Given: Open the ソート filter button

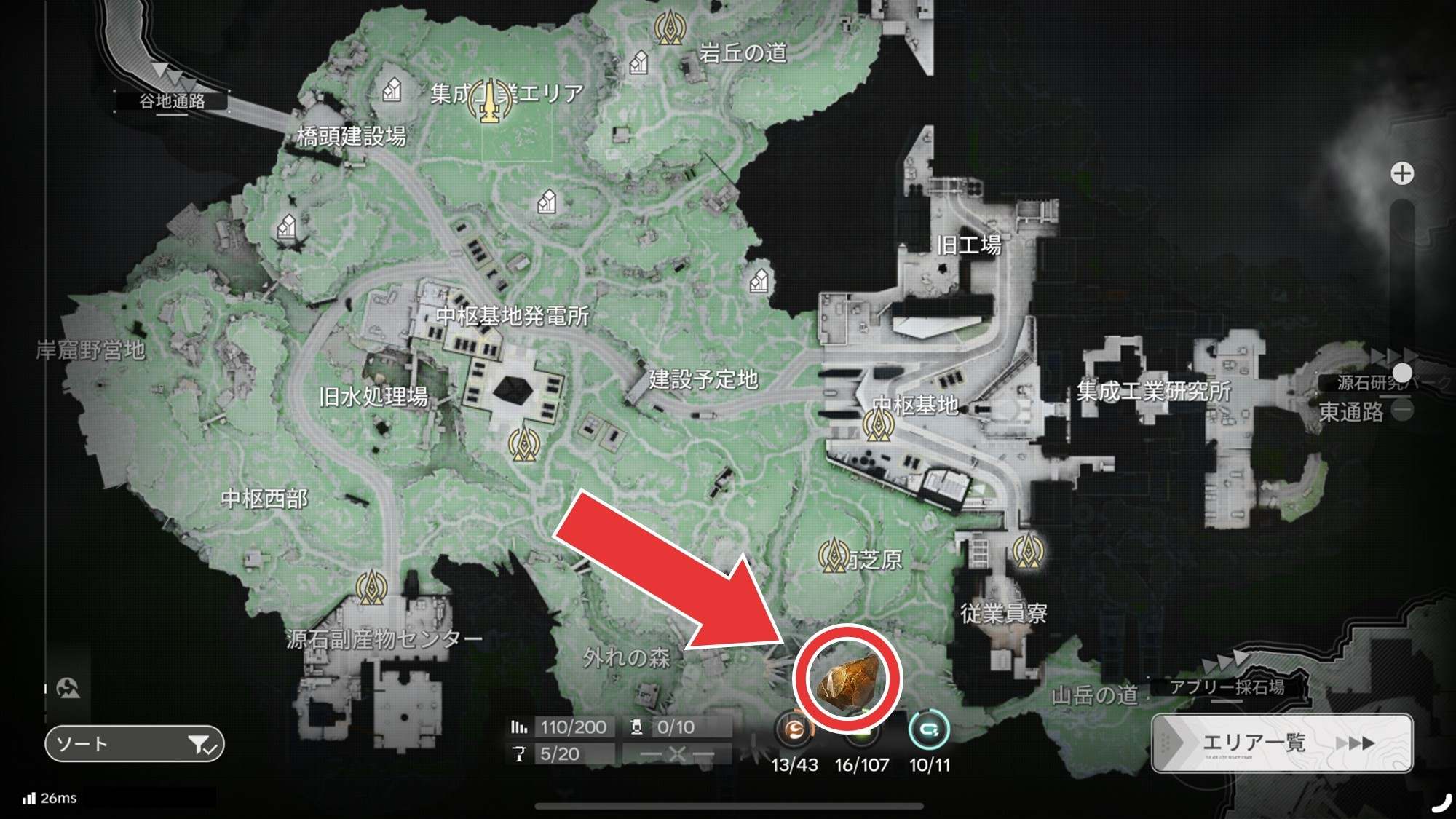Looking at the screenshot, I should [134, 744].
